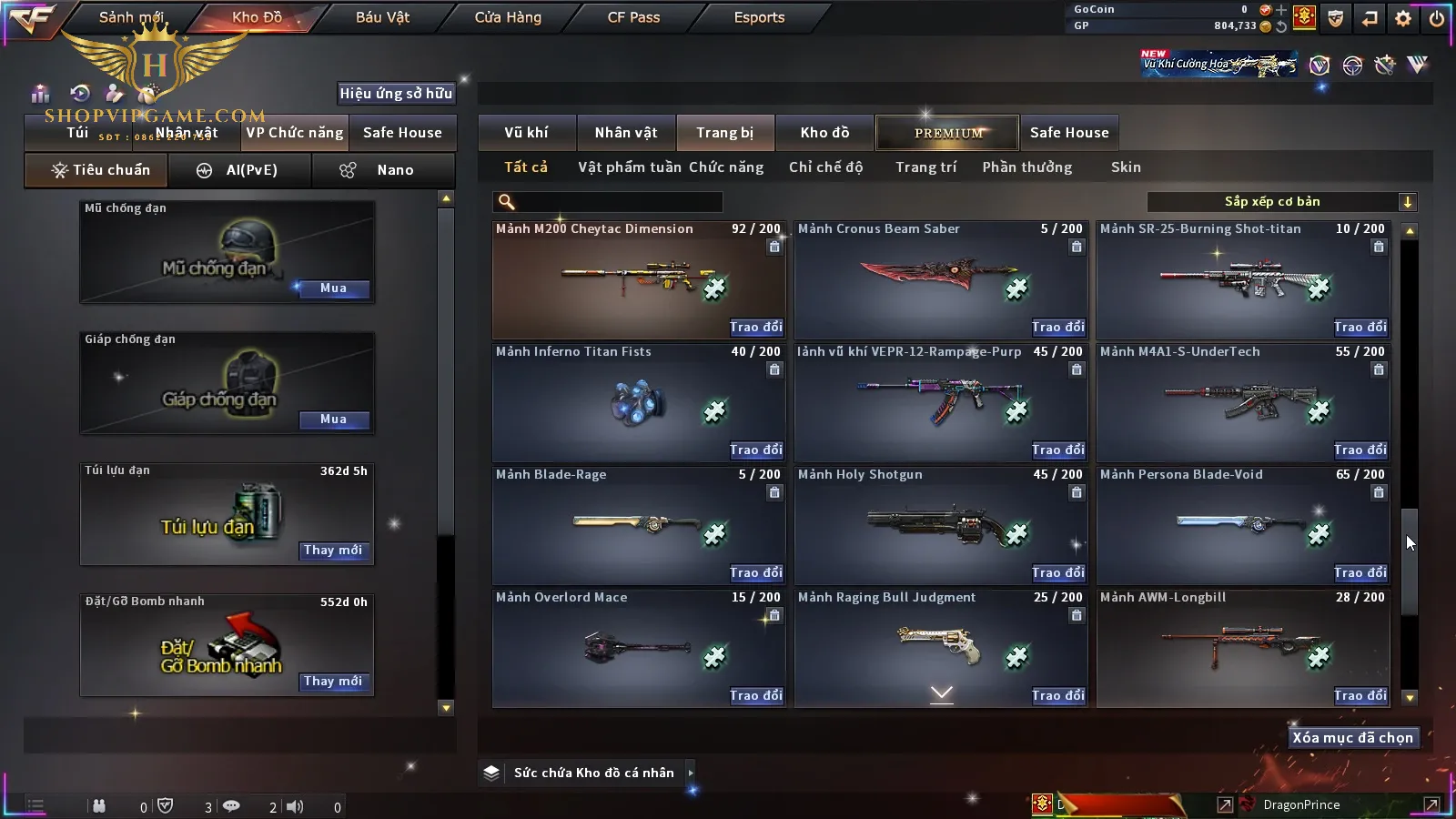This screenshot has width=1456, height=819.
Task: Switch to the Vũ khí tab
Action: point(526,133)
